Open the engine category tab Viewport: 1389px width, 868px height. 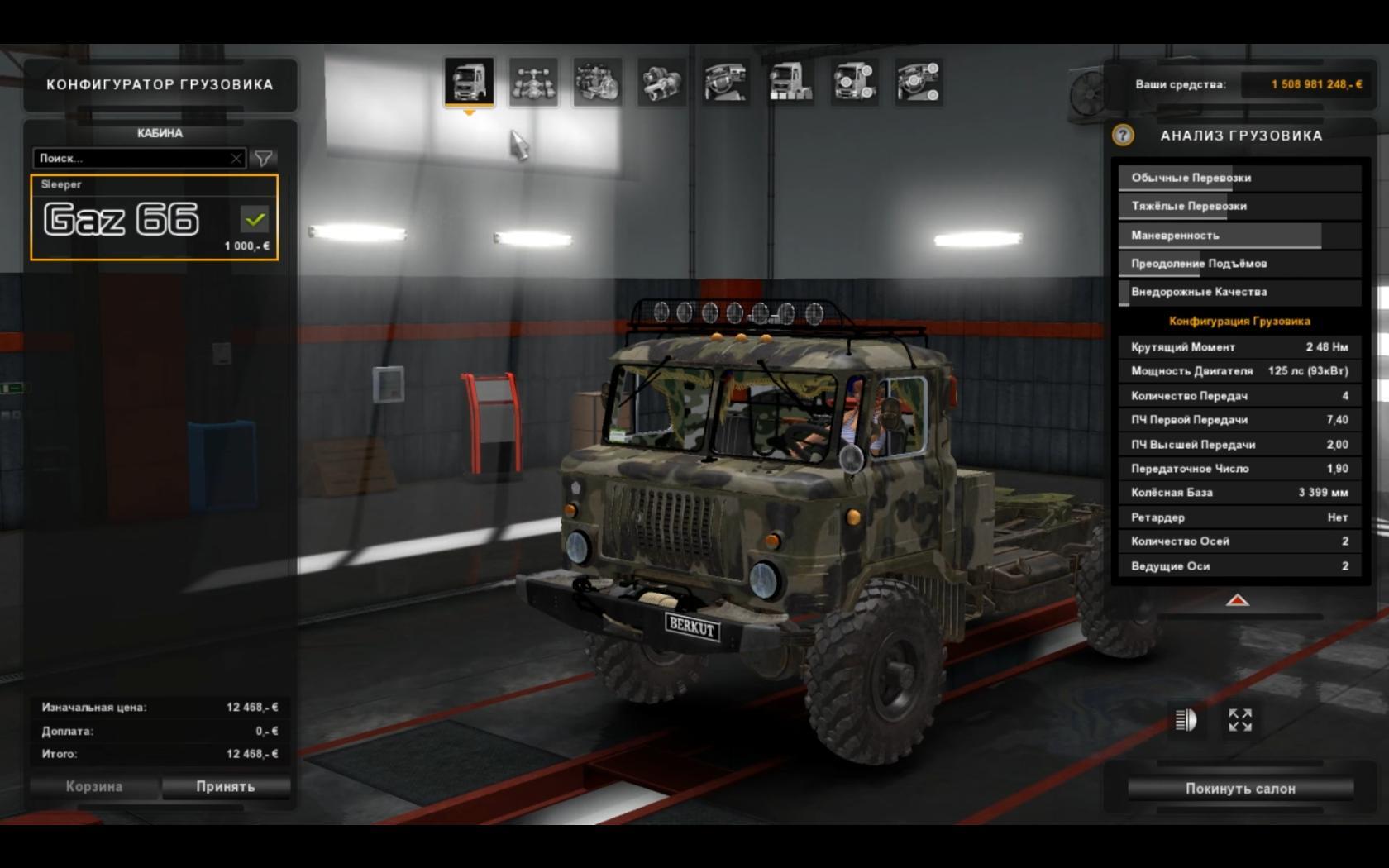point(598,82)
